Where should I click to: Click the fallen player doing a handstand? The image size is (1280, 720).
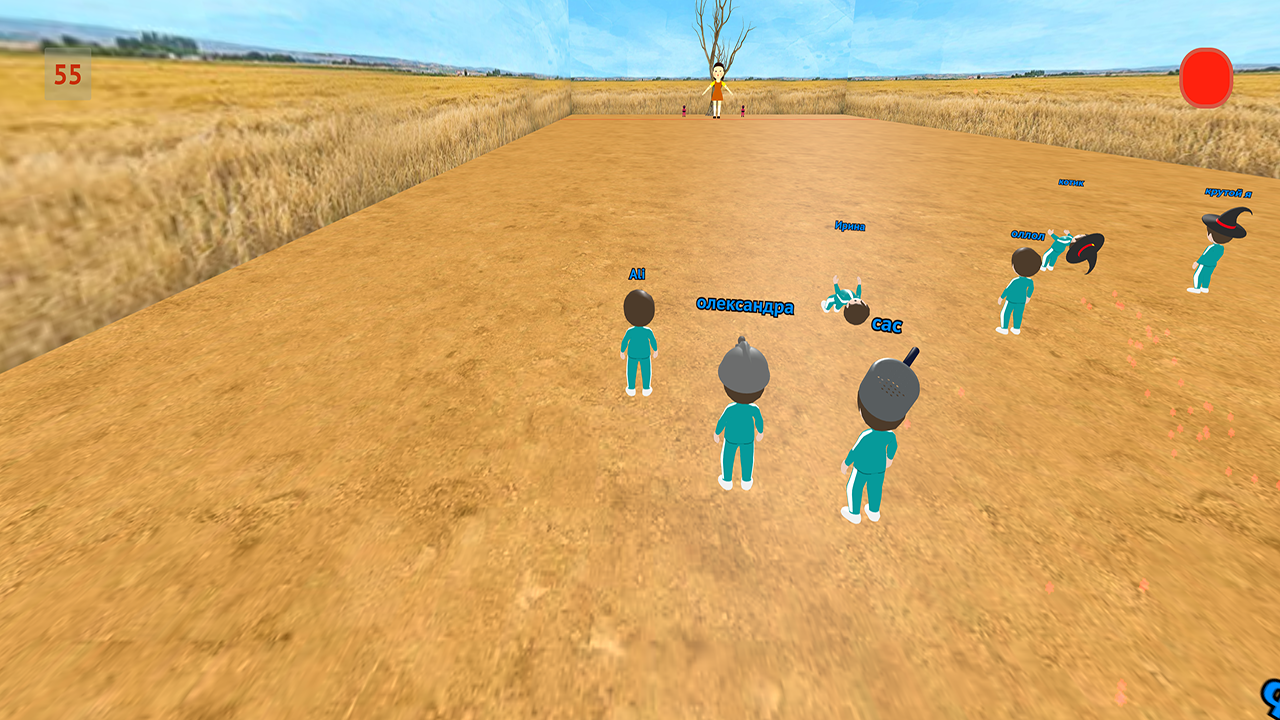click(x=848, y=300)
